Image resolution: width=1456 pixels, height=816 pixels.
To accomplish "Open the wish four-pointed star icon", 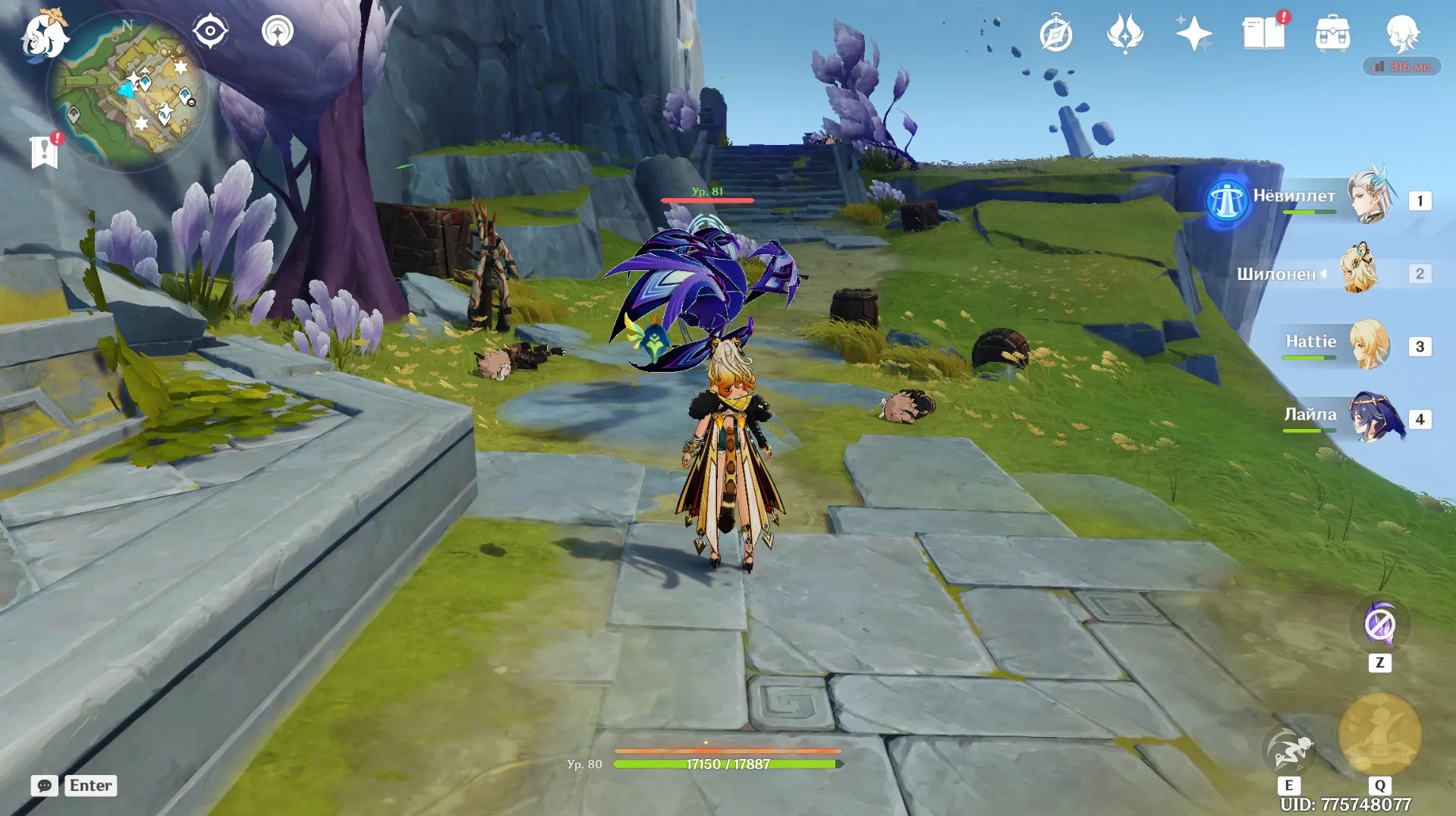I will point(1193,34).
